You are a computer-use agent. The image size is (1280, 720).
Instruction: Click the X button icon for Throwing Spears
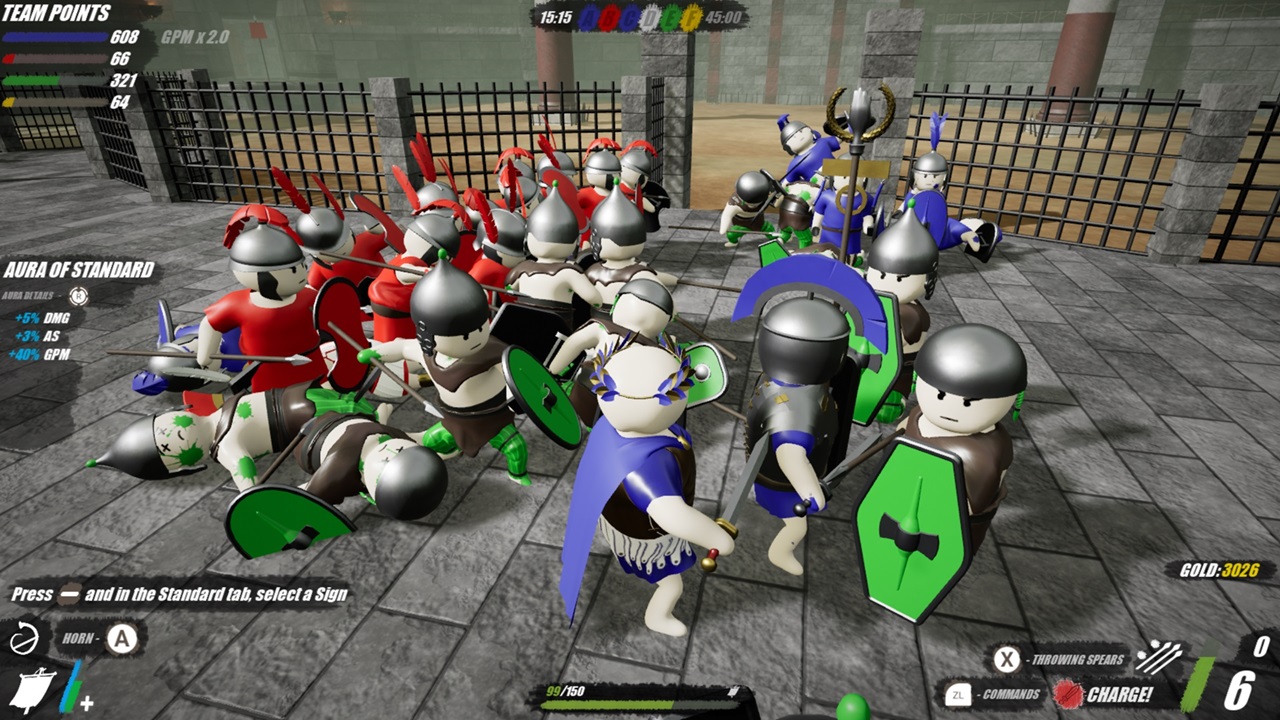[x=1006, y=659]
